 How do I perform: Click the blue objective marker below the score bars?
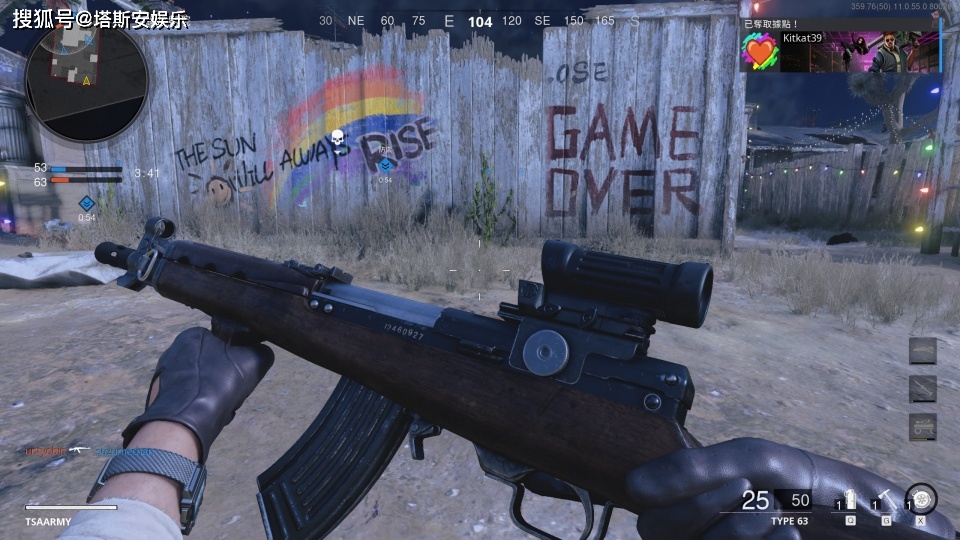point(86,204)
